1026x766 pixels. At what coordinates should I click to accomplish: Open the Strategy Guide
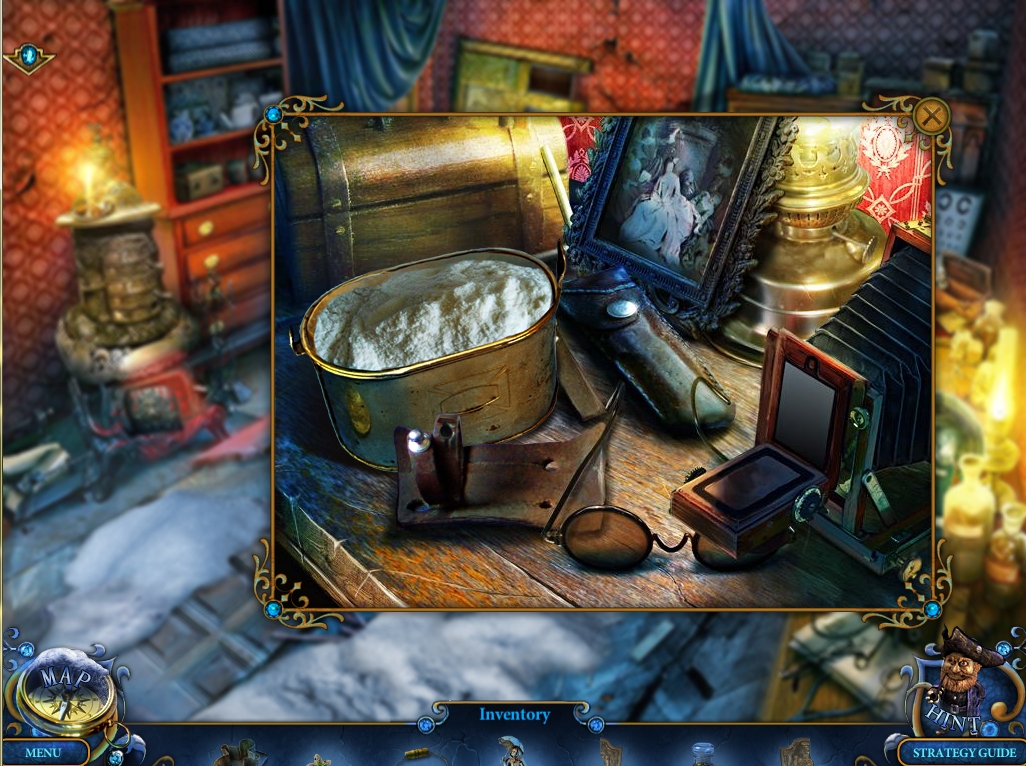tap(963, 752)
